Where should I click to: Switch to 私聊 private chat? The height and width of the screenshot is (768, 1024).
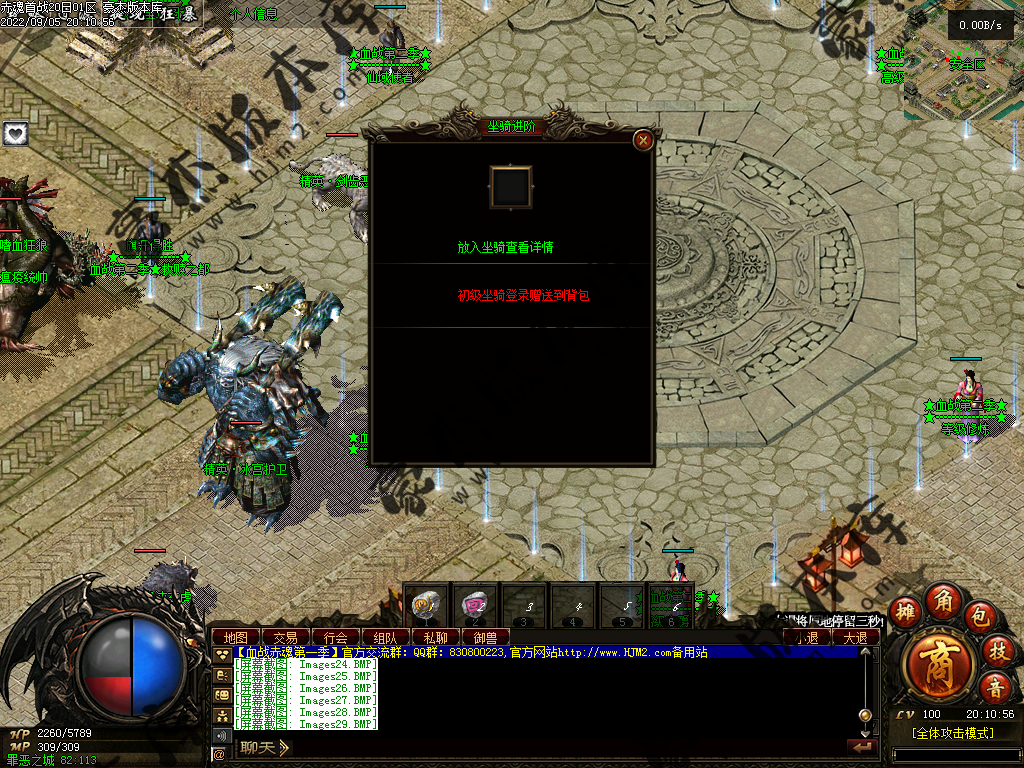[435, 637]
